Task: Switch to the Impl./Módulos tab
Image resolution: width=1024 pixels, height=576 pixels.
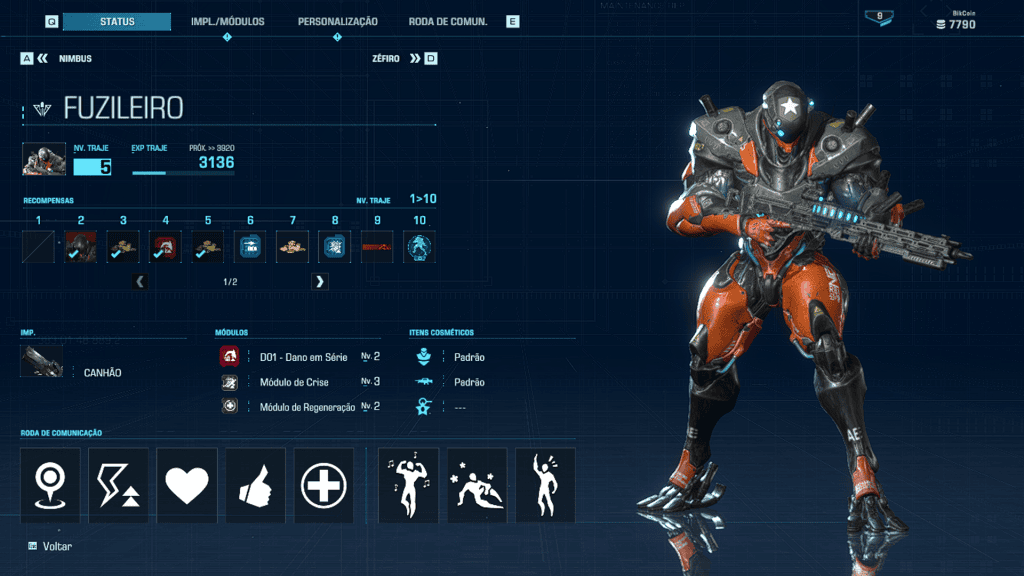Action: coord(228,21)
